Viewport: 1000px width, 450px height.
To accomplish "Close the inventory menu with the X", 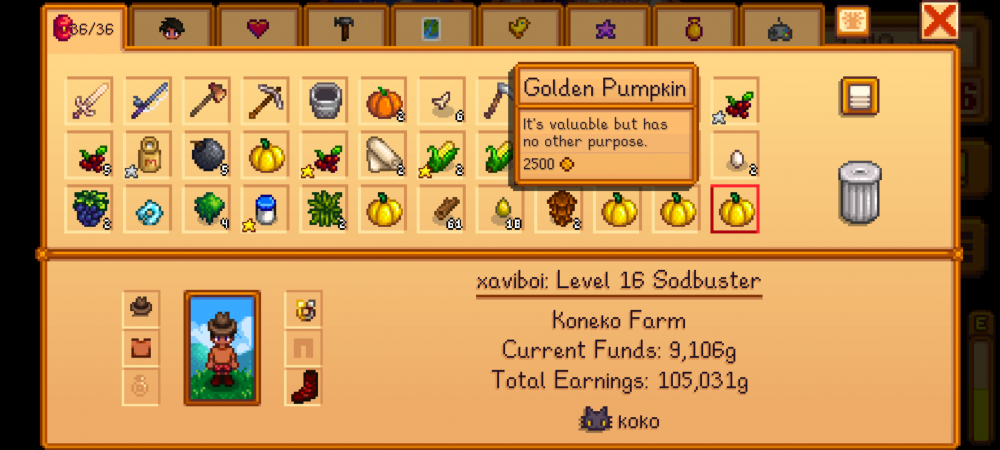I will (x=939, y=21).
